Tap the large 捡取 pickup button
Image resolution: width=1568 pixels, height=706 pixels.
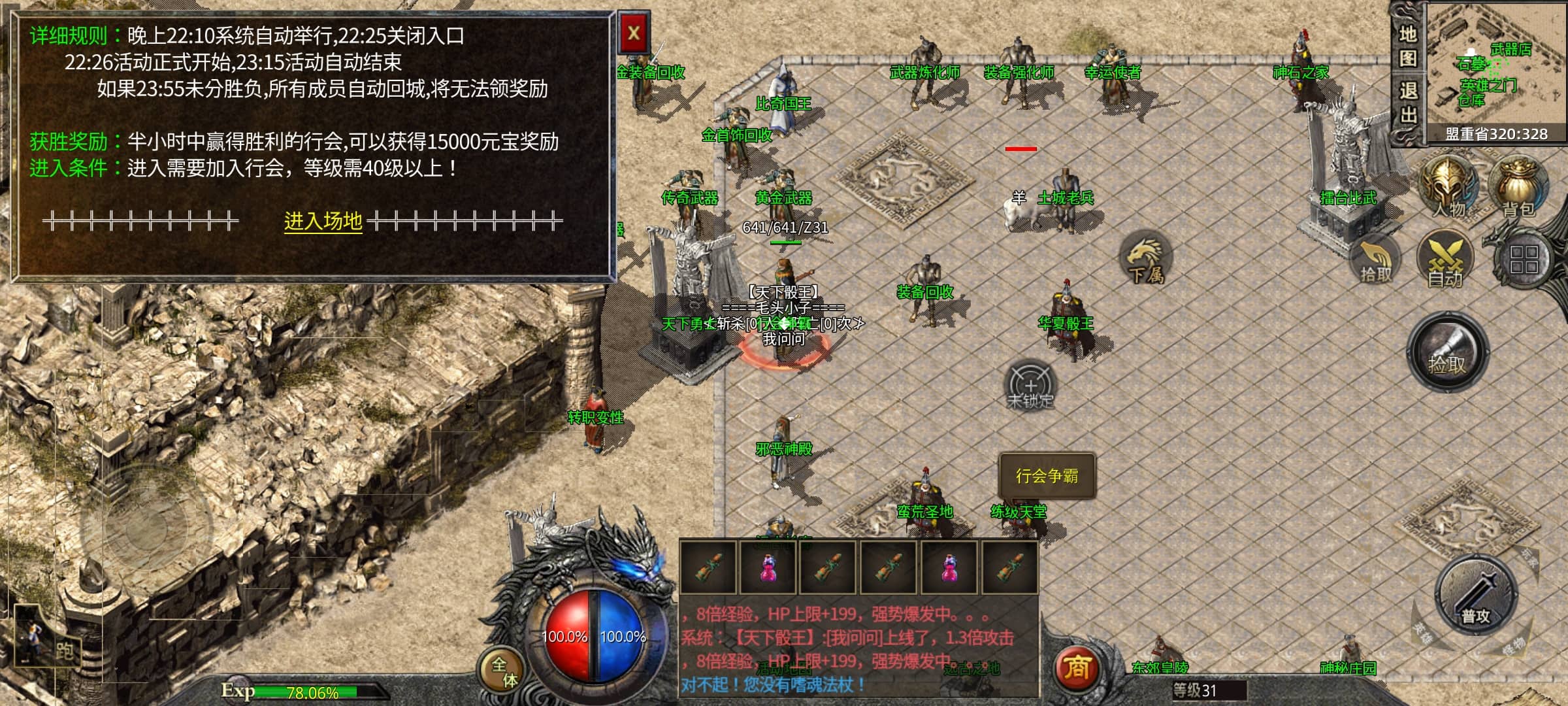(x=1447, y=353)
